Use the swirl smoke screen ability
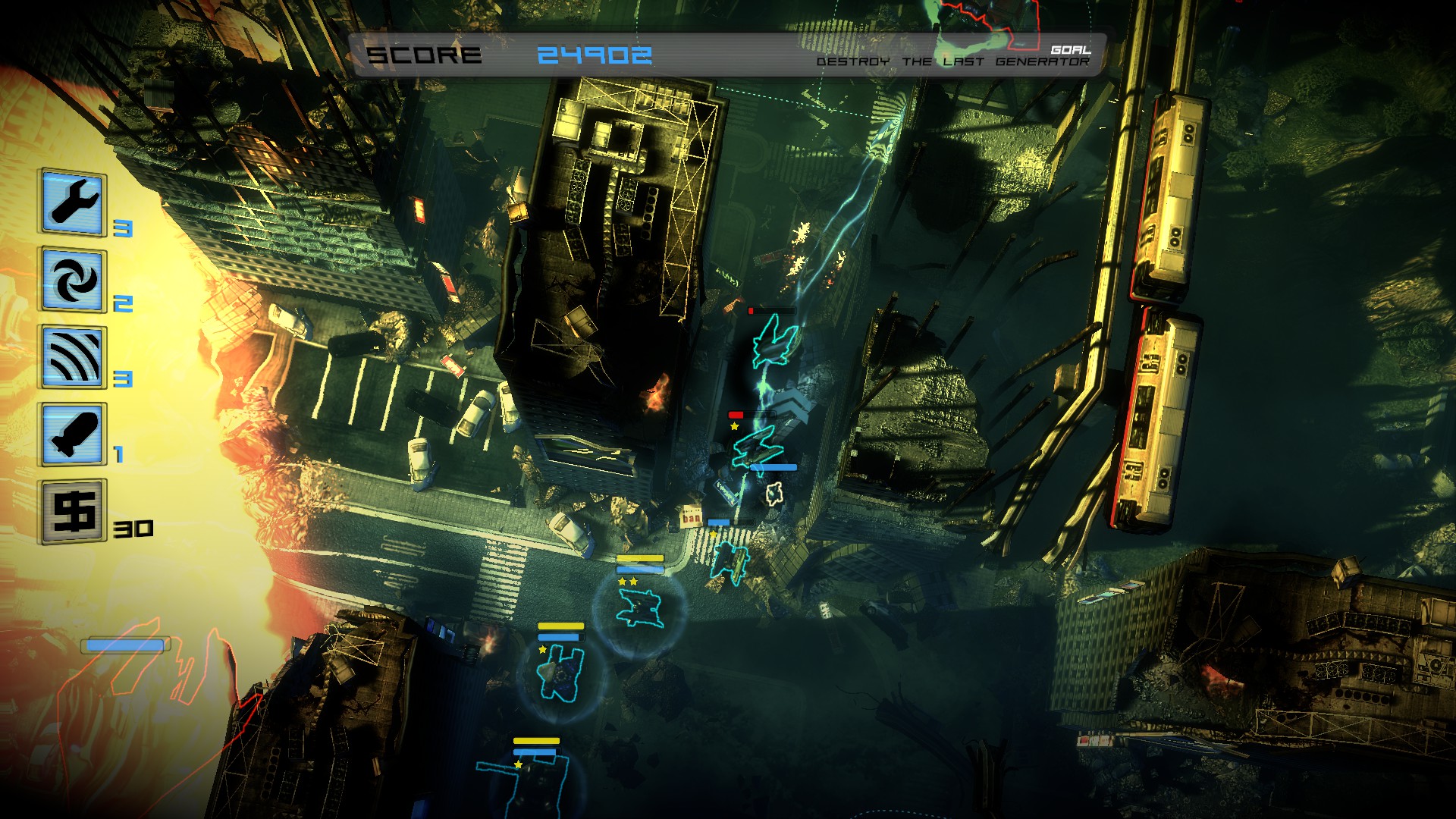Viewport: 1456px width, 819px height. [x=73, y=280]
